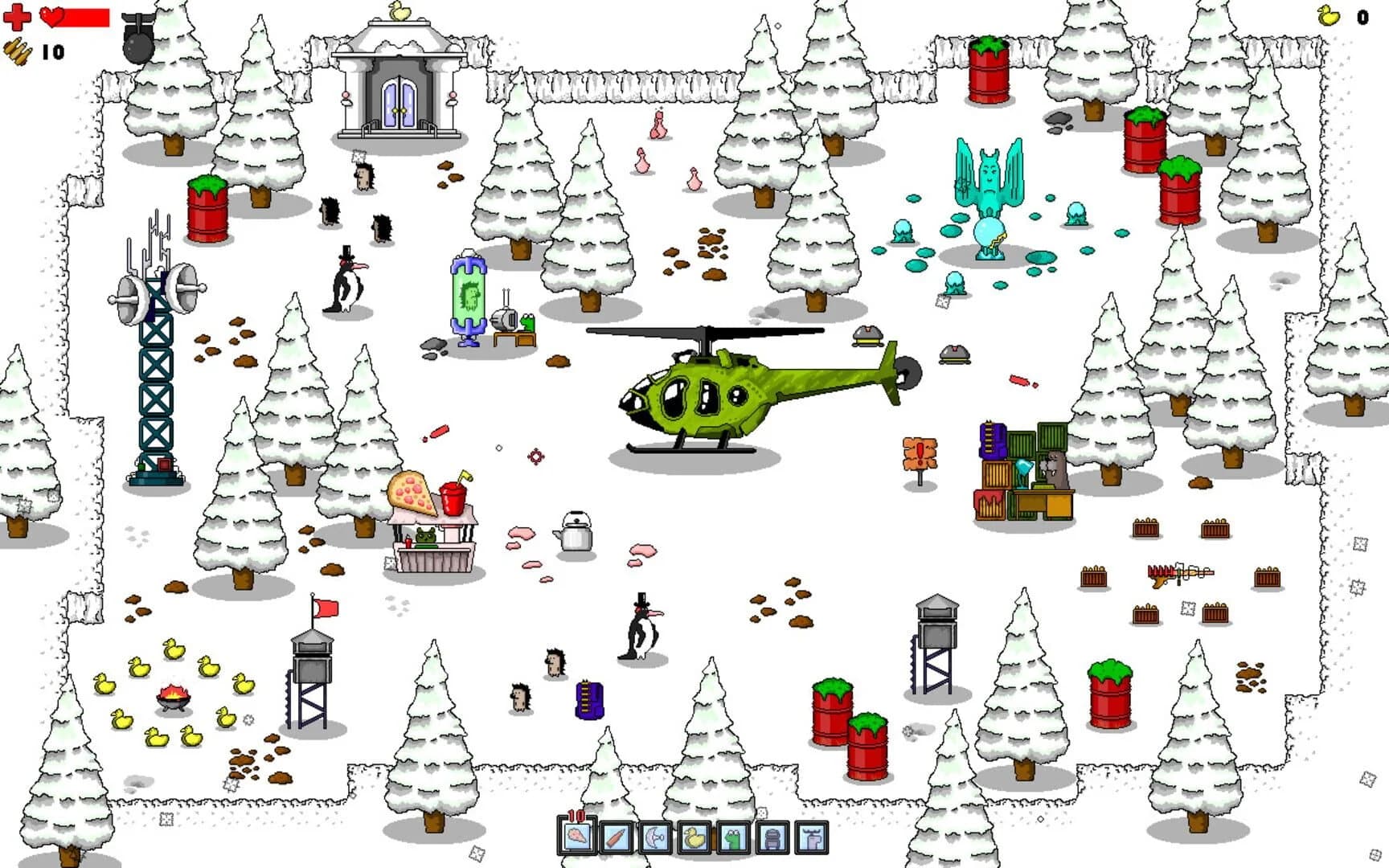Select the raw meat hotbar slot
1389x868 pixels.
tap(576, 838)
